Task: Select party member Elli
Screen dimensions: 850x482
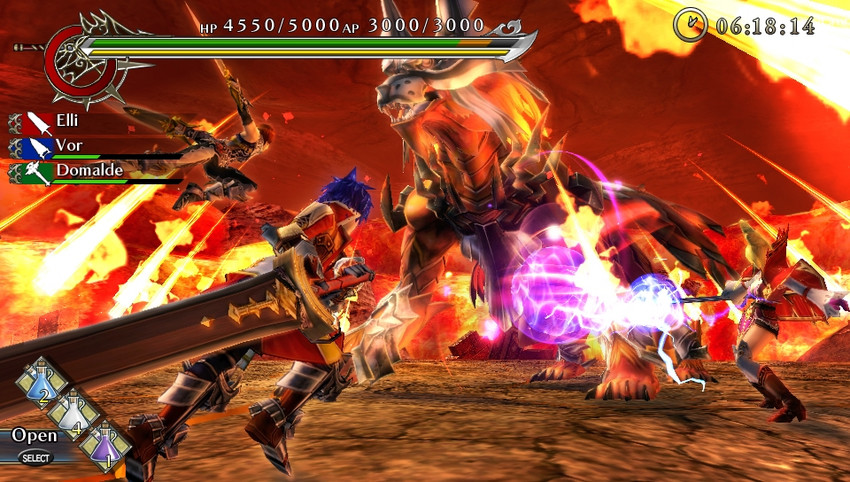Action: [x=69, y=121]
